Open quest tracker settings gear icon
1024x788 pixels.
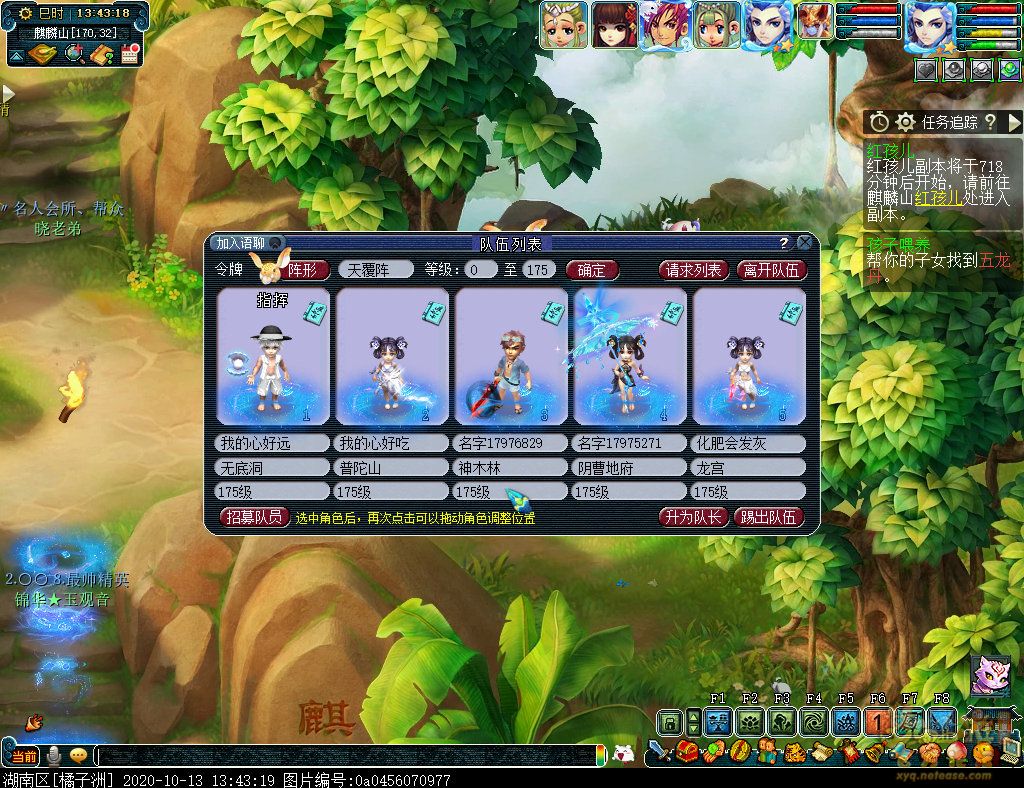tap(906, 122)
